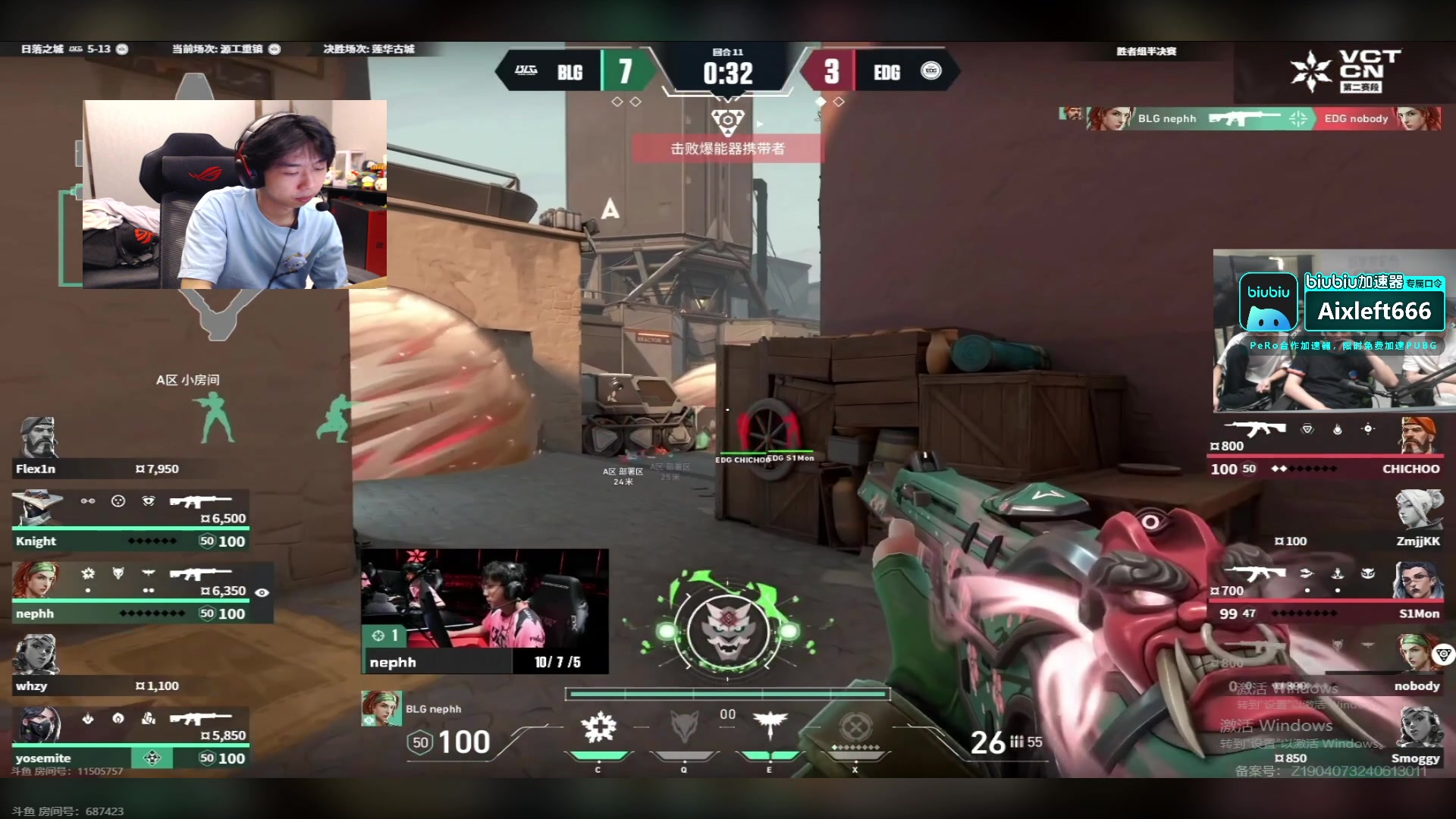Select Knight's player row
This screenshot has width=1456, height=819.
[130, 540]
